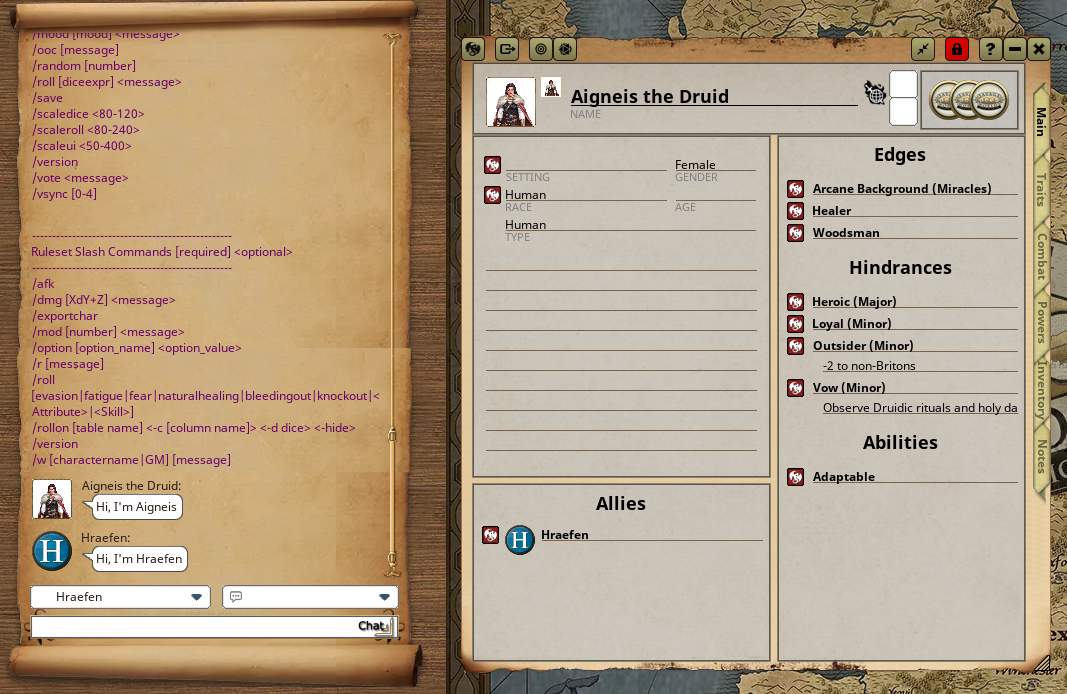1067x694 pixels.
Task: Switch to the Combat tab
Action: point(1041,256)
